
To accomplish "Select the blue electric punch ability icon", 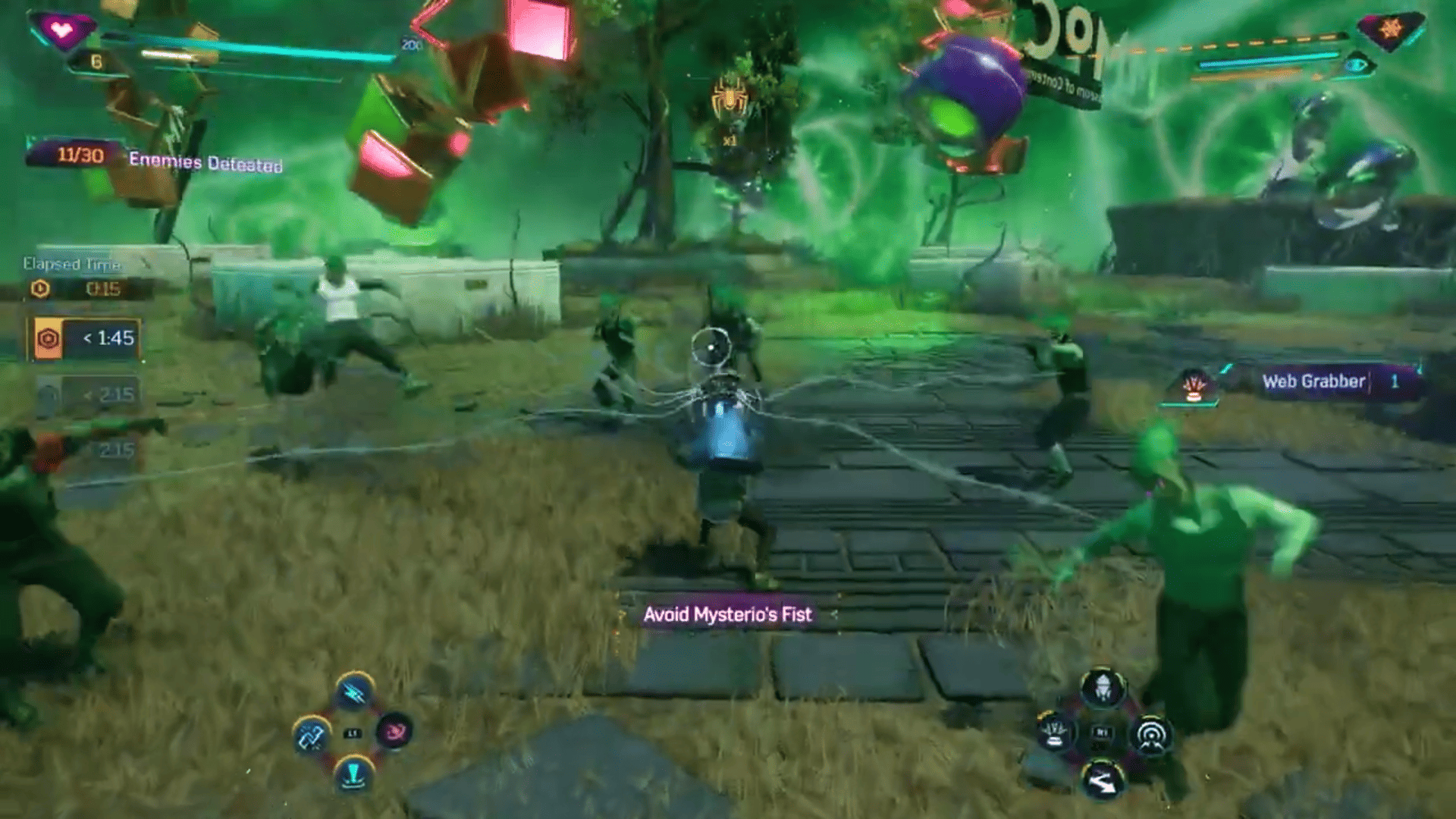I will coord(353,691).
